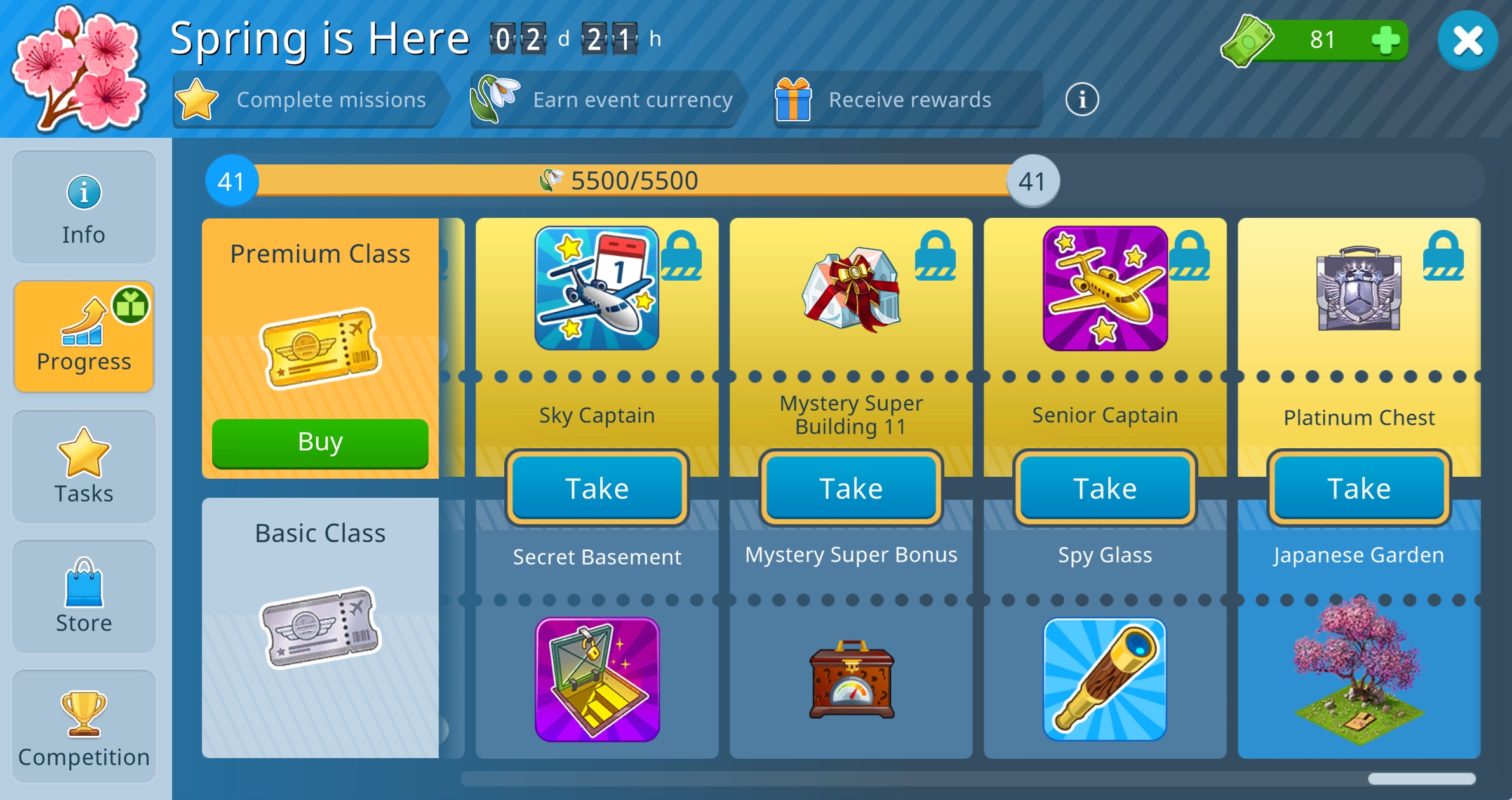Take the Spy Glass reward
The width and height of the screenshot is (1512, 800).
(1105, 488)
